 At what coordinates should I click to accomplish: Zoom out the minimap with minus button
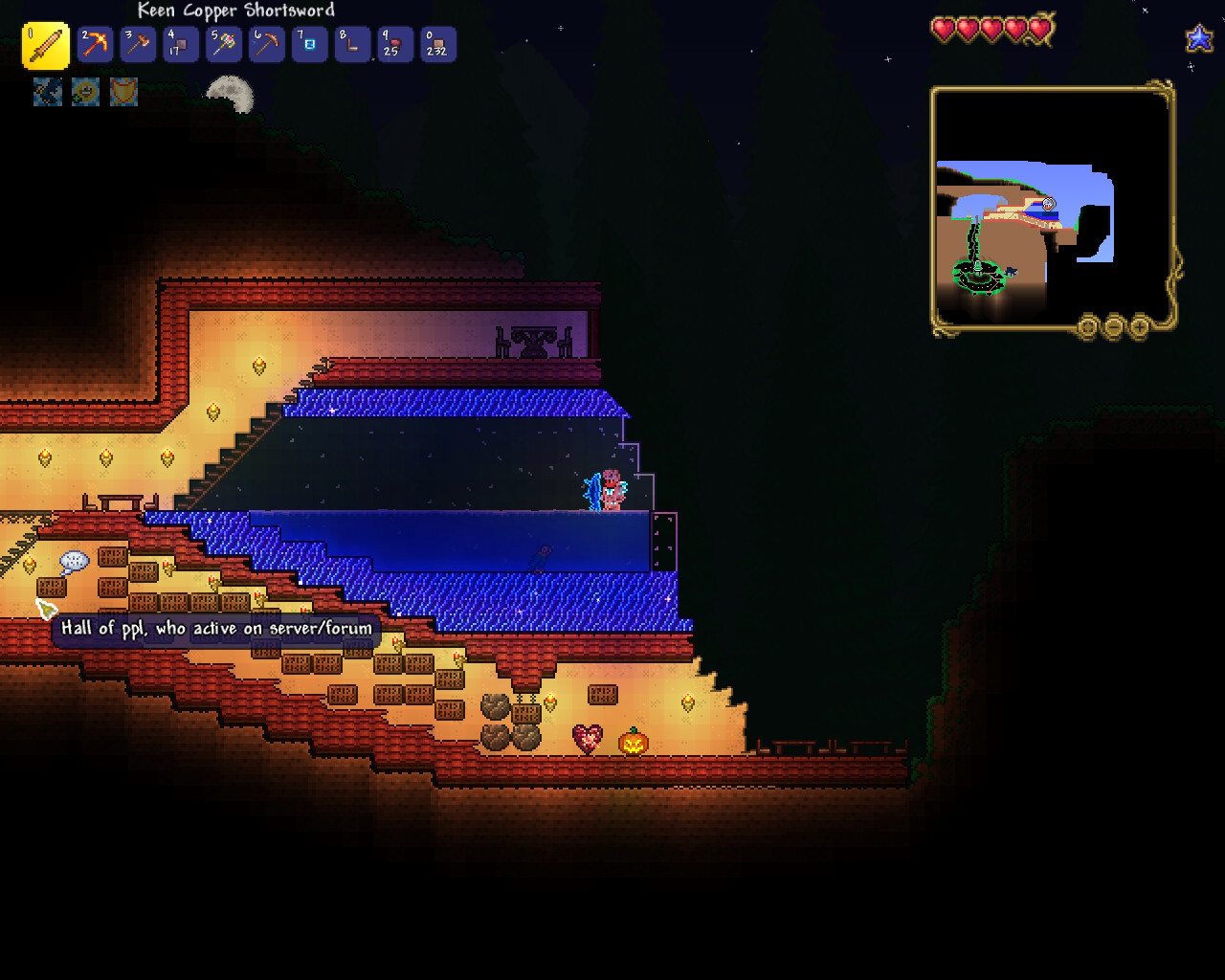1113,327
